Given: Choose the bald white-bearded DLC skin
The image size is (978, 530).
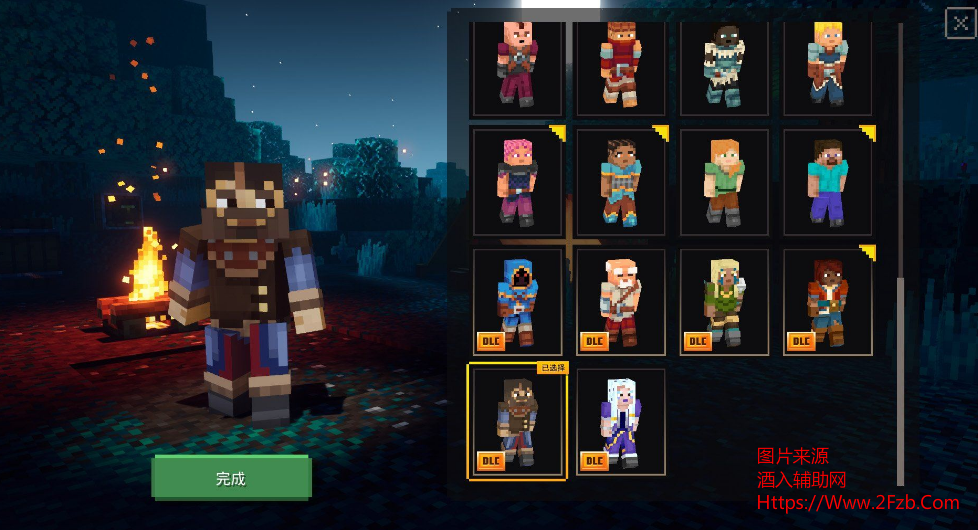Looking at the screenshot, I should [x=621, y=302].
